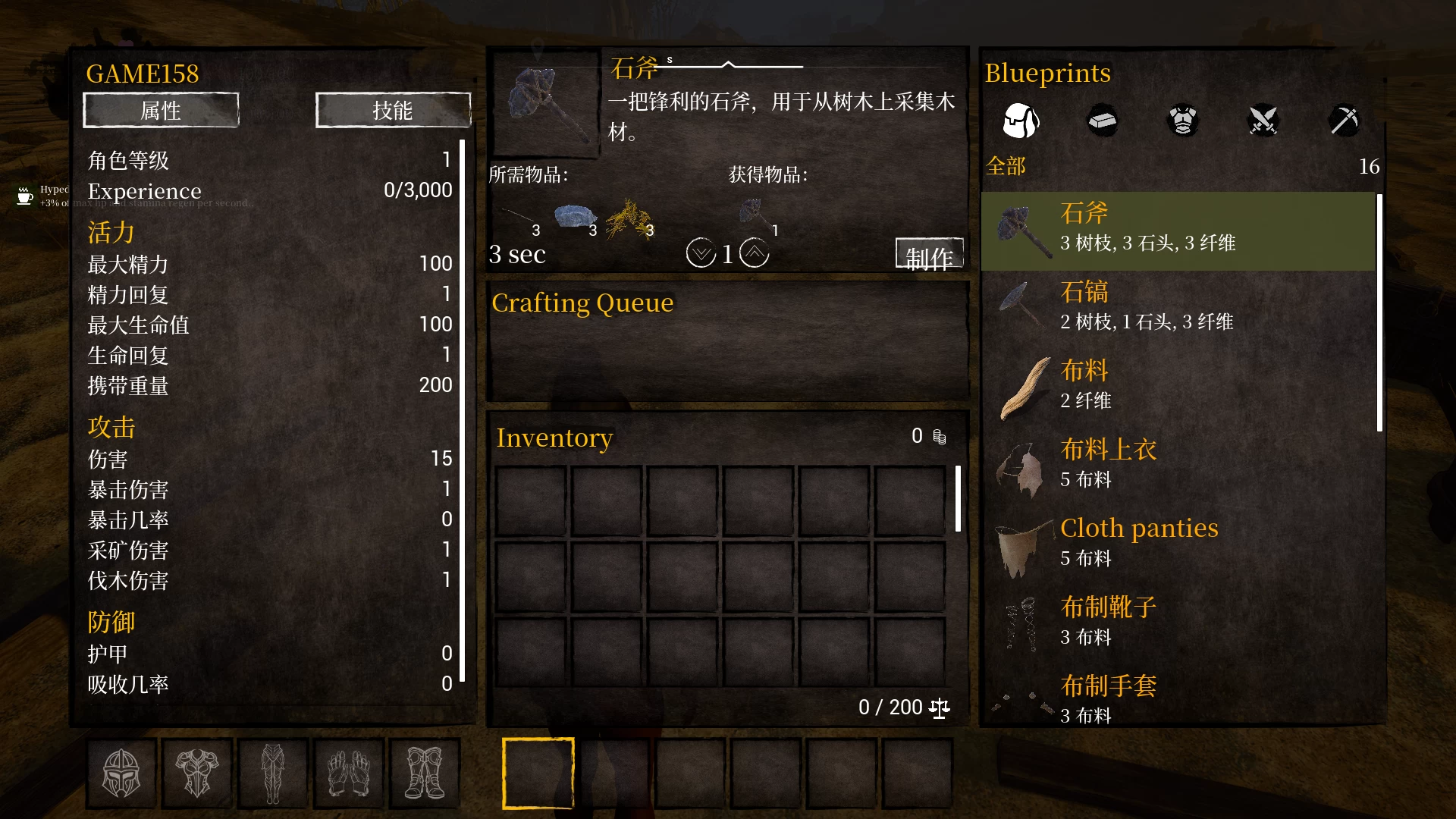Choose the 布制手套 cloth gloves blueprint

pos(1178,699)
